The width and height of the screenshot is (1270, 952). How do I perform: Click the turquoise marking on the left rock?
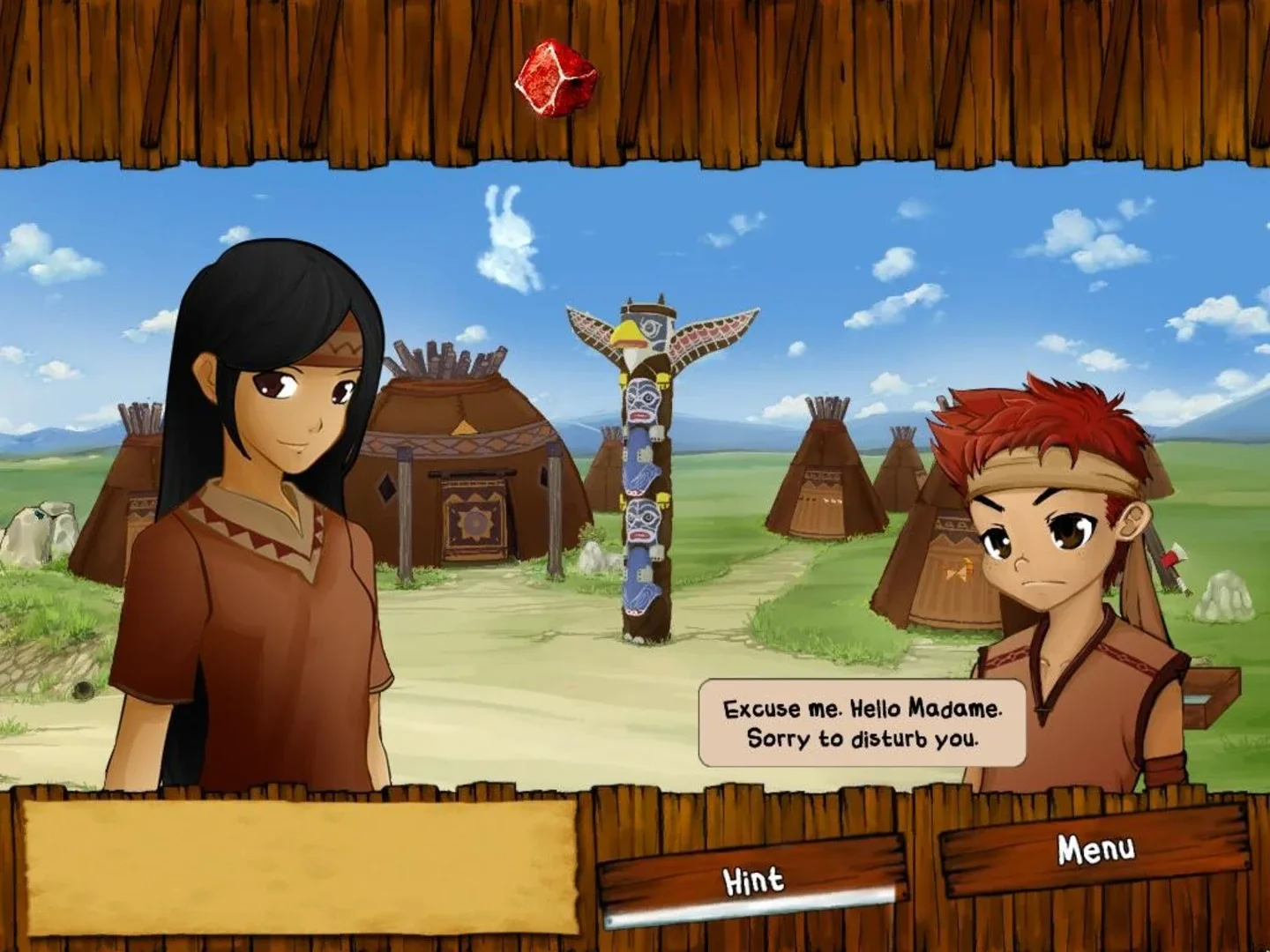(x=40, y=516)
